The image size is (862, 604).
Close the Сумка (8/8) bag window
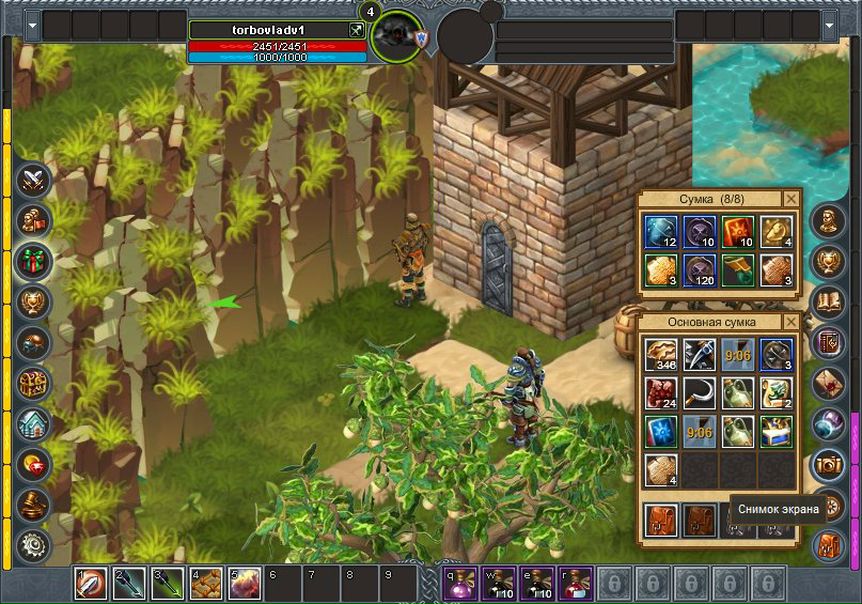(x=791, y=198)
